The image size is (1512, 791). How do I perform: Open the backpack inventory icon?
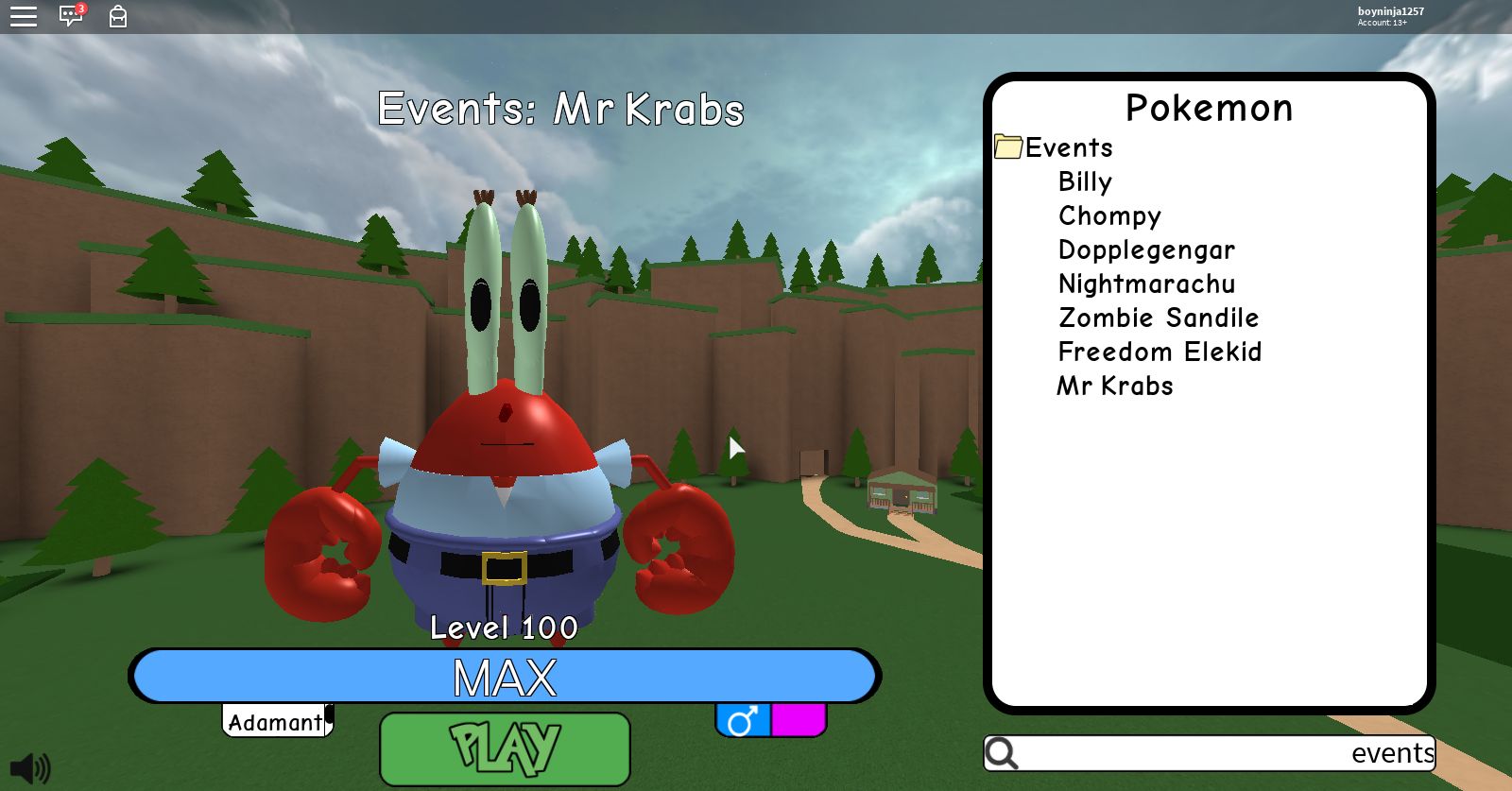(116, 15)
